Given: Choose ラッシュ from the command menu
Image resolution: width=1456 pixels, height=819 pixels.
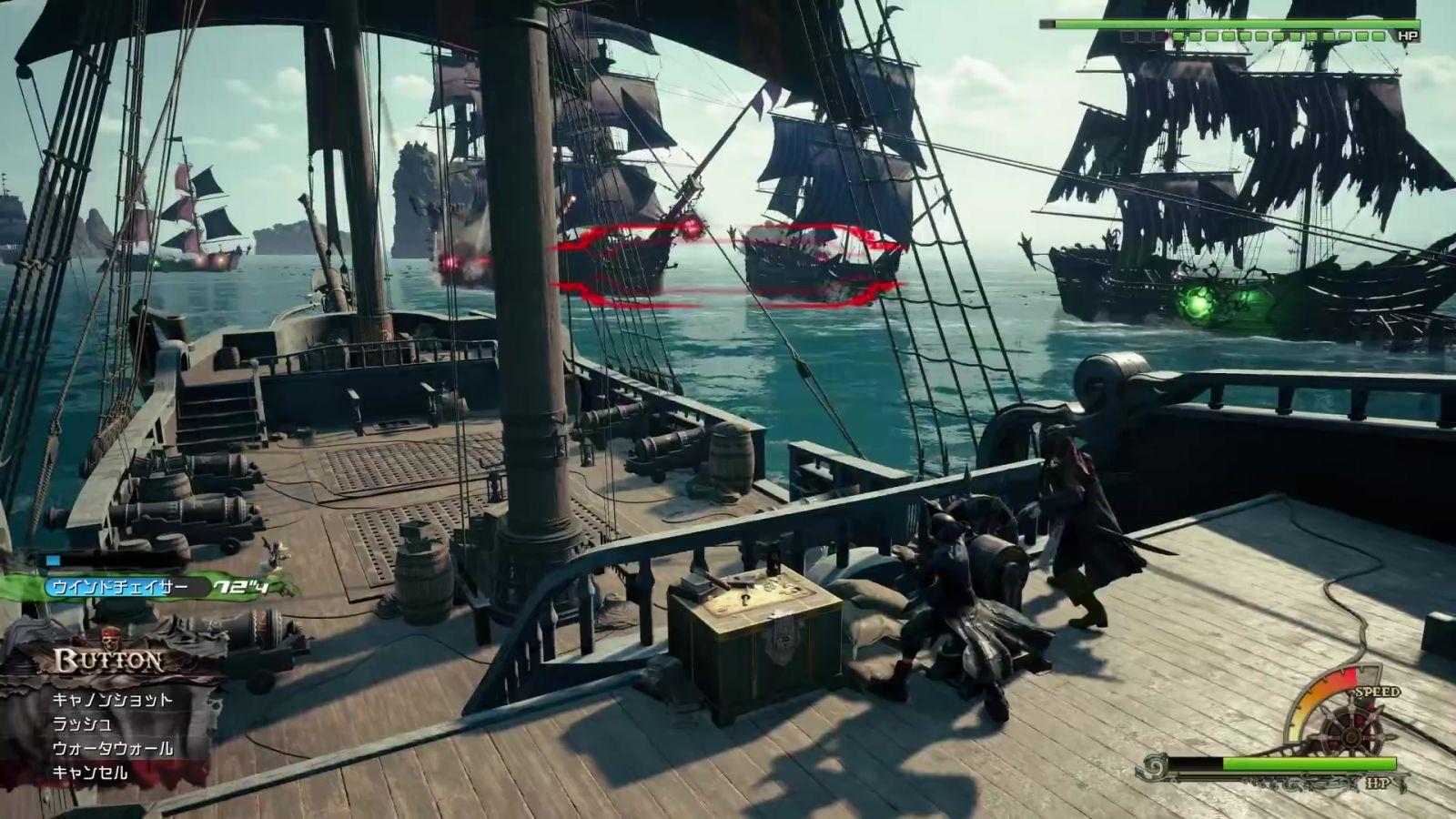Looking at the screenshot, I should pos(83,724).
